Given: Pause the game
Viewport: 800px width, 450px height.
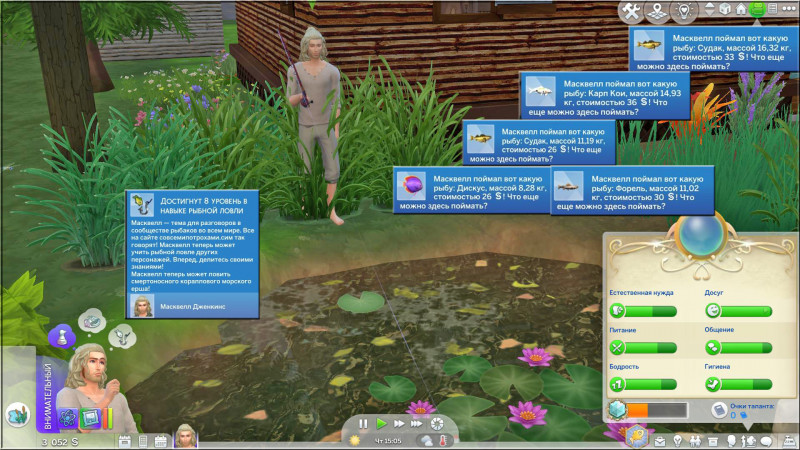Looking at the screenshot, I should pyautogui.click(x=364, y=424).
